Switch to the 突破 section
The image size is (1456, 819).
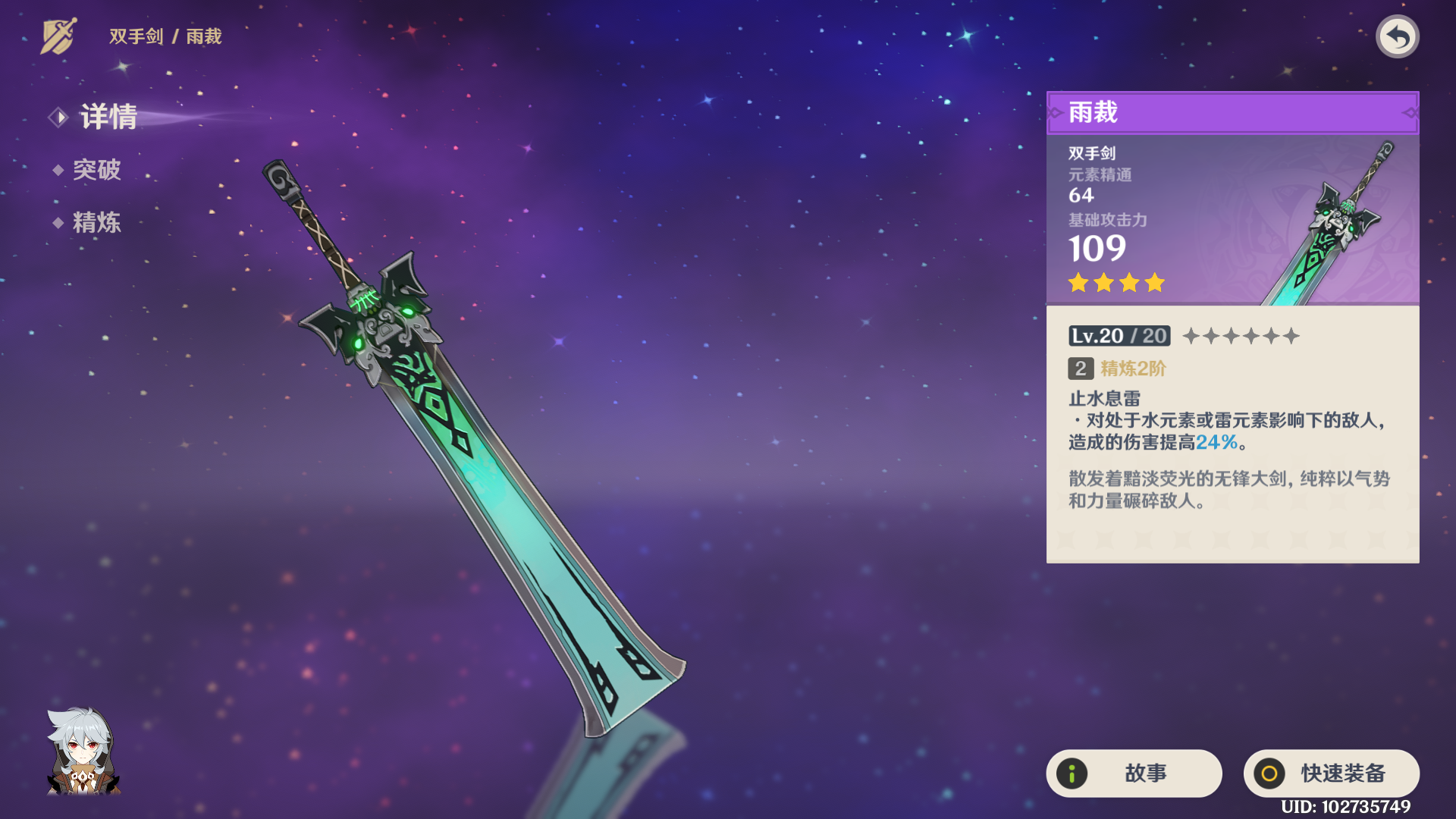[99, 170]
